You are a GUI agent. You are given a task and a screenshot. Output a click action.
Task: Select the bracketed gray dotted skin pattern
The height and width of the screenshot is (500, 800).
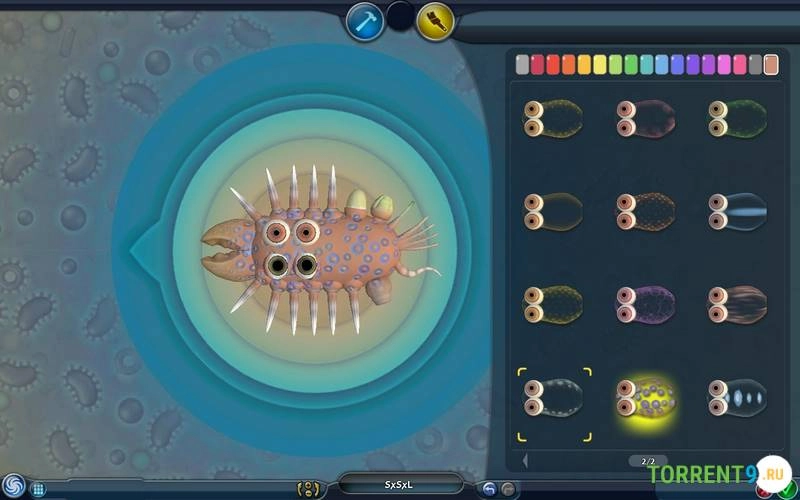(553, 397)
